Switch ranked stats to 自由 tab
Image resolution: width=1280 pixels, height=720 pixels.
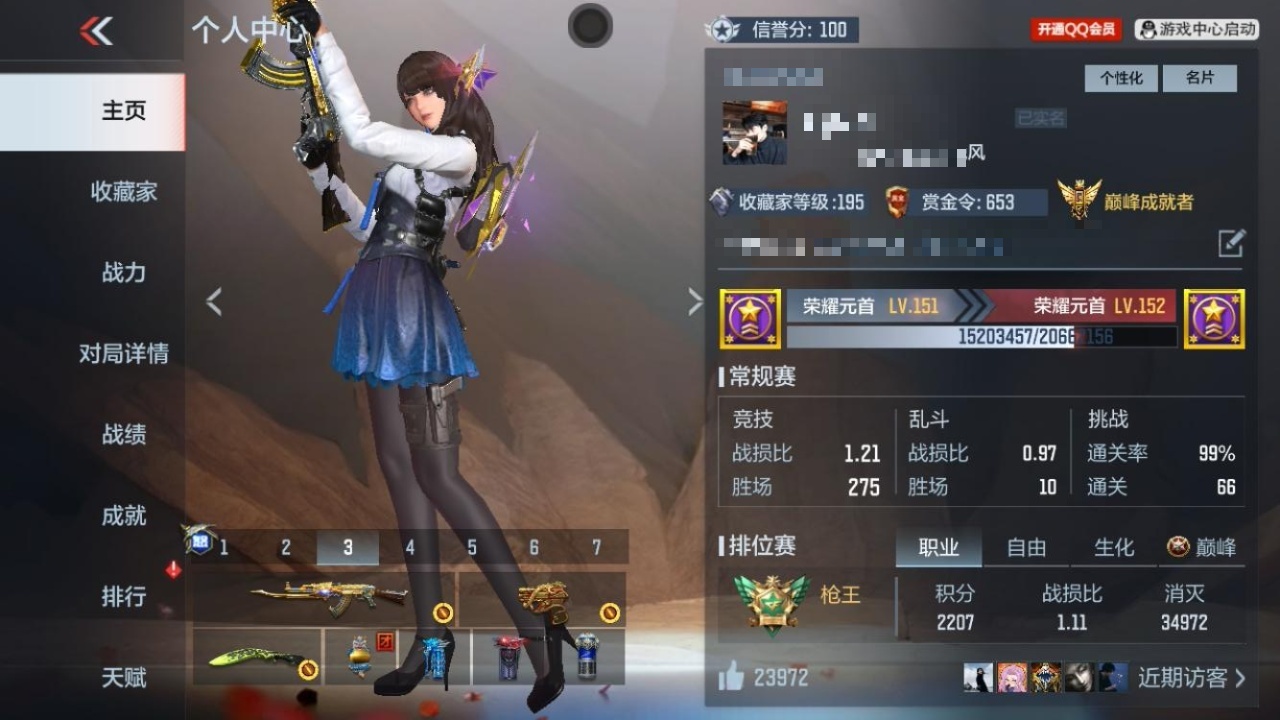click(1026, 547)
